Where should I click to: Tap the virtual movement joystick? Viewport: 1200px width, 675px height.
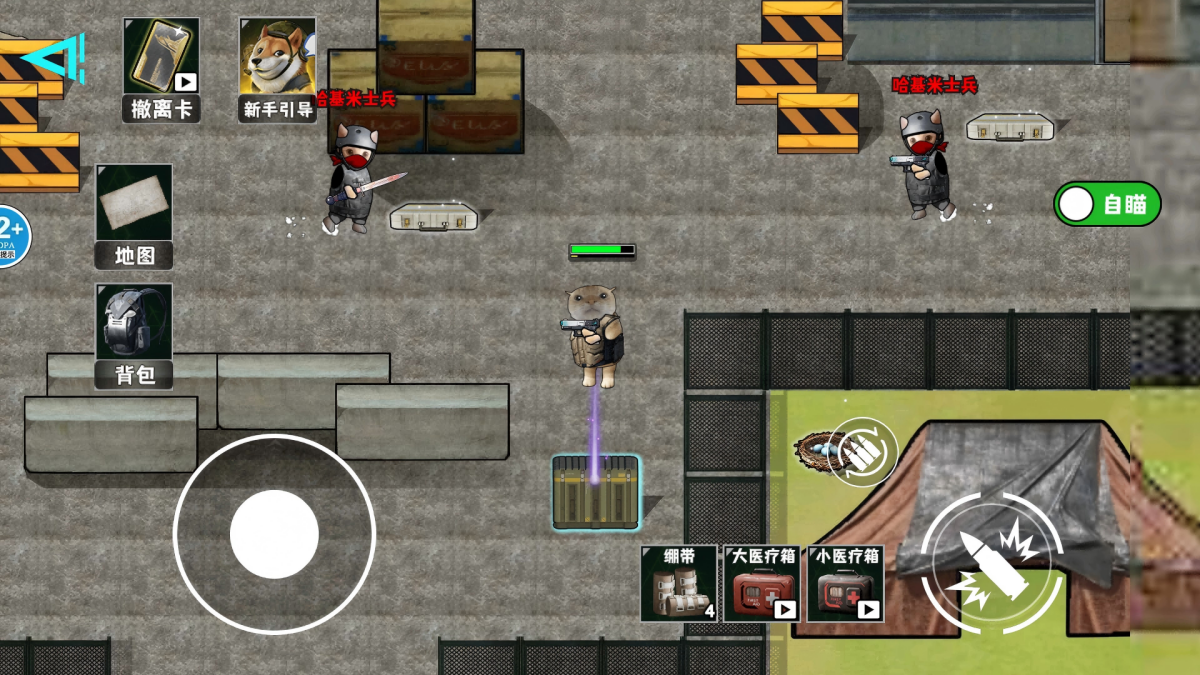274,534
